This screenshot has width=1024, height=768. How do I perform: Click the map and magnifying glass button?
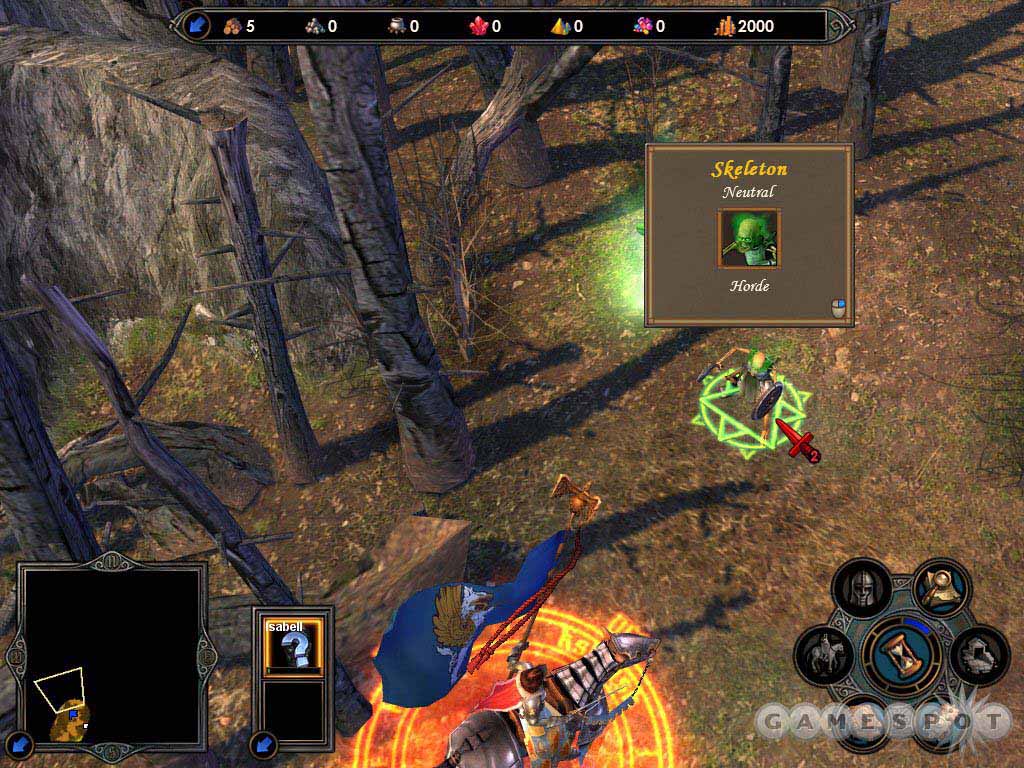click(941, 588)
